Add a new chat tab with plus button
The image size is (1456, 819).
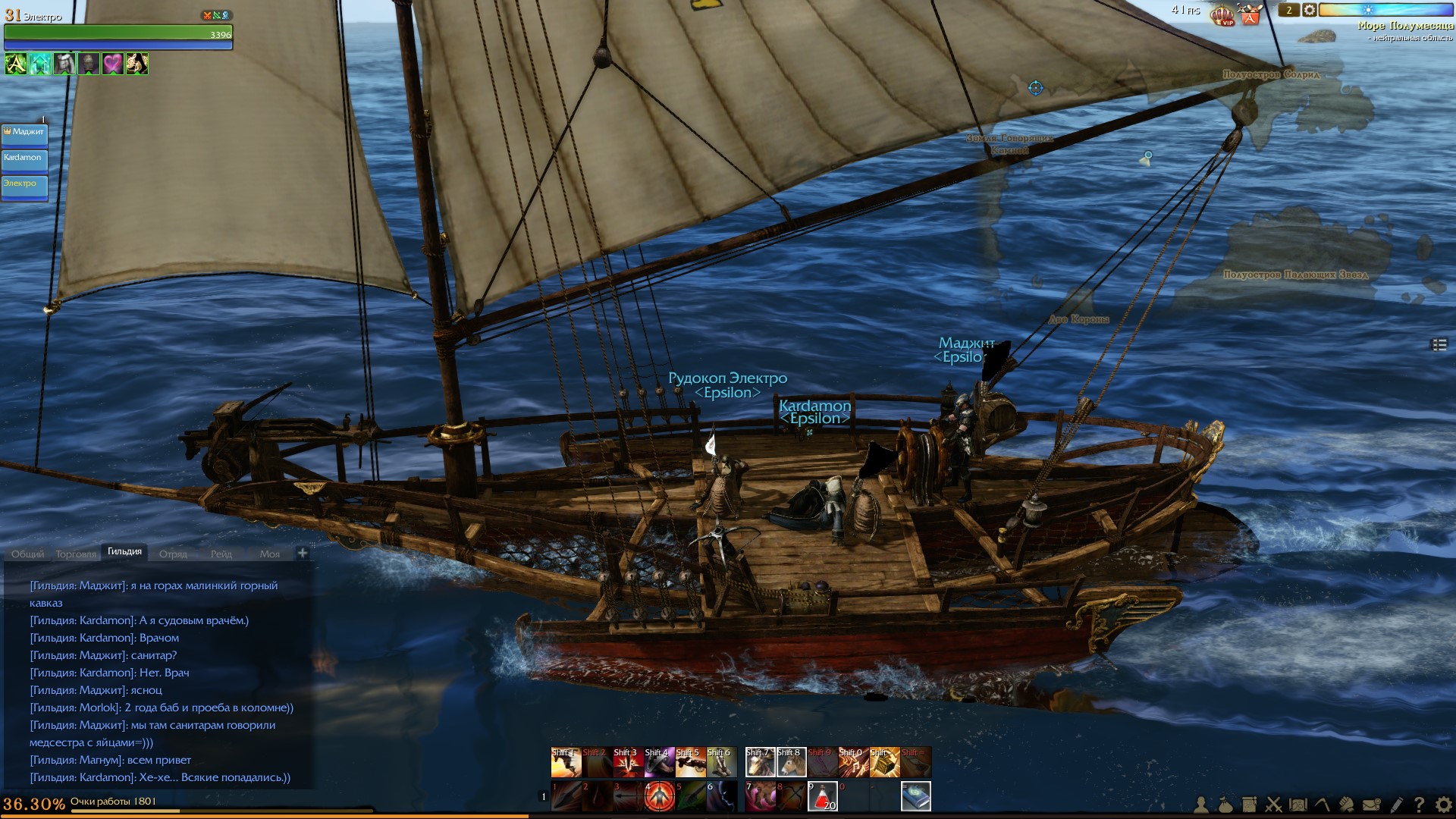(x=303, y=553)
